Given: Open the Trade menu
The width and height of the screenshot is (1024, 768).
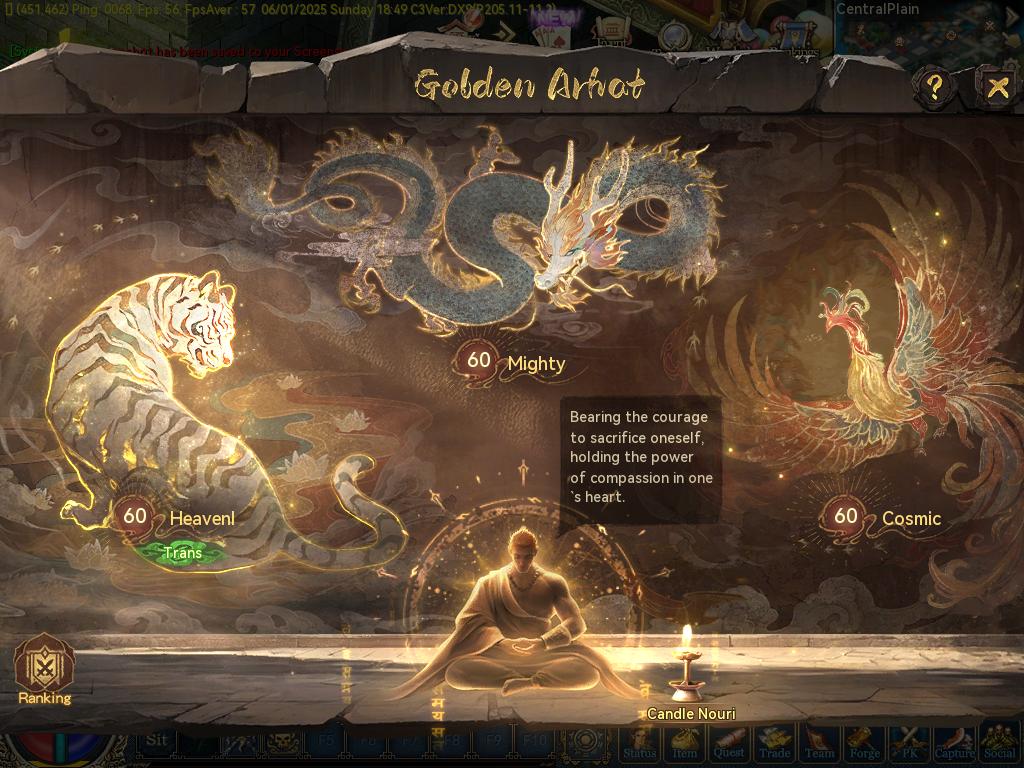Looking at the screenshot, I should tap(774, 744).
